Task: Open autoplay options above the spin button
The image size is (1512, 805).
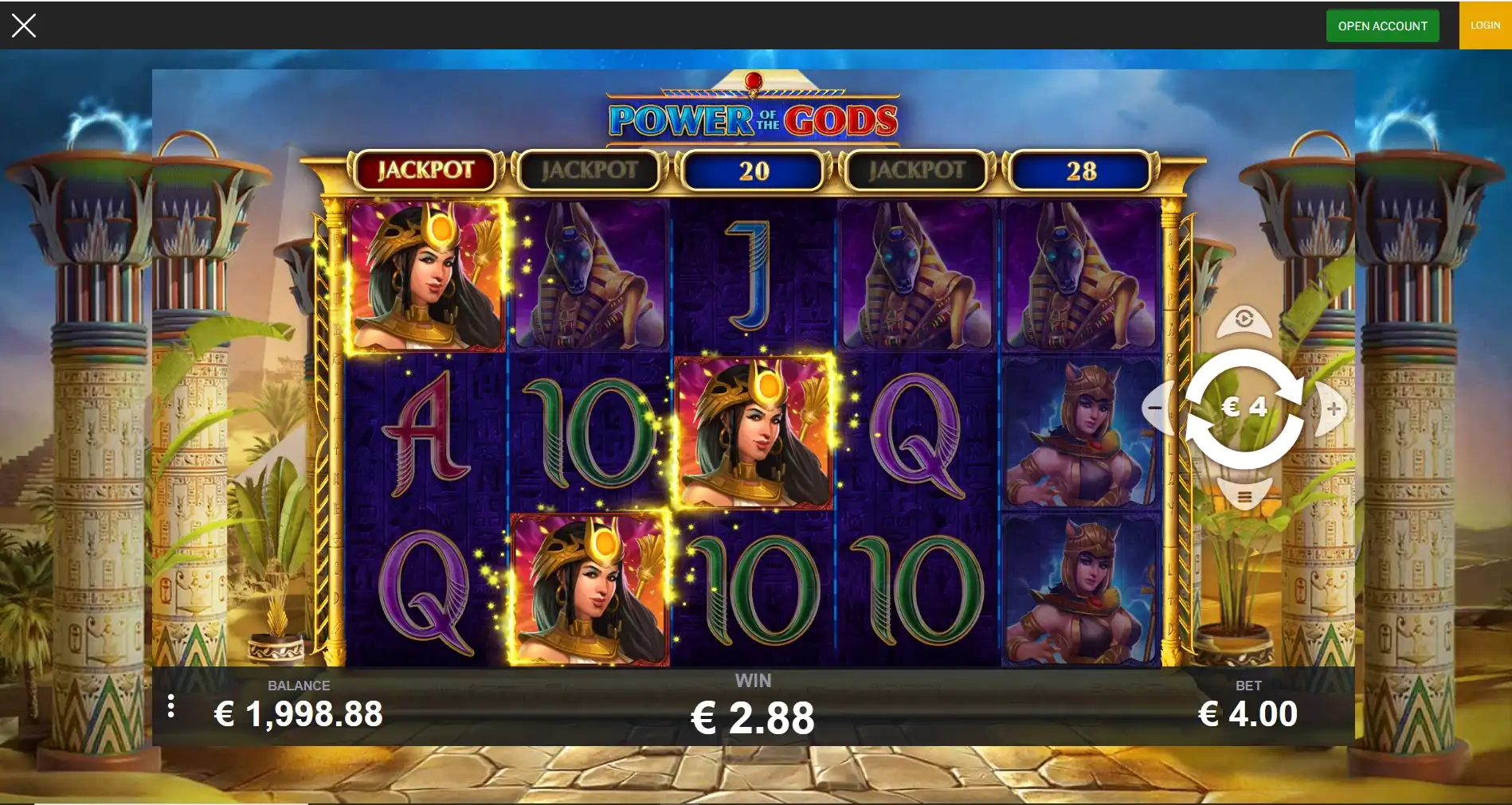Action: click(1244, 320)
